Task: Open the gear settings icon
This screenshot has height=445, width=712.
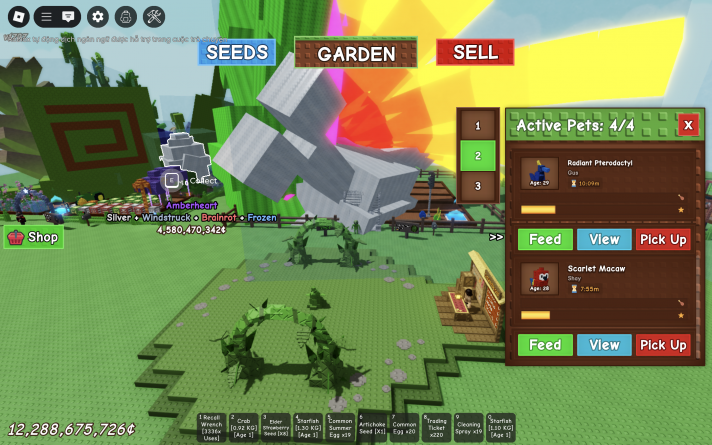Action: point(97,16)
